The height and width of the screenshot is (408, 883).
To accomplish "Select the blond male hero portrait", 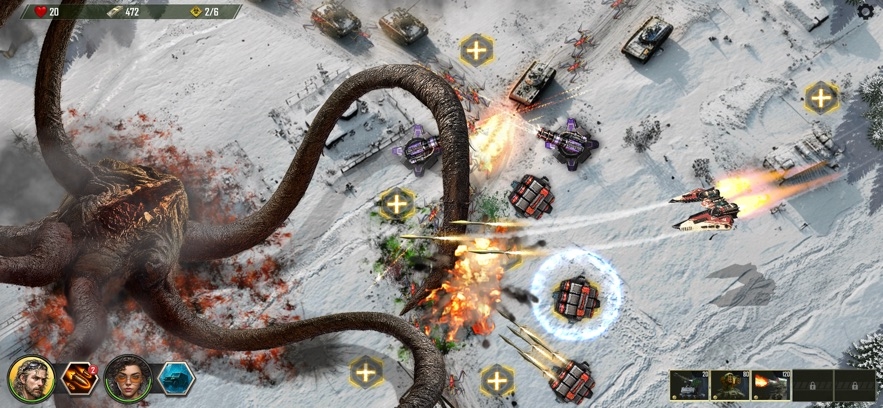I will pos(30,377).
